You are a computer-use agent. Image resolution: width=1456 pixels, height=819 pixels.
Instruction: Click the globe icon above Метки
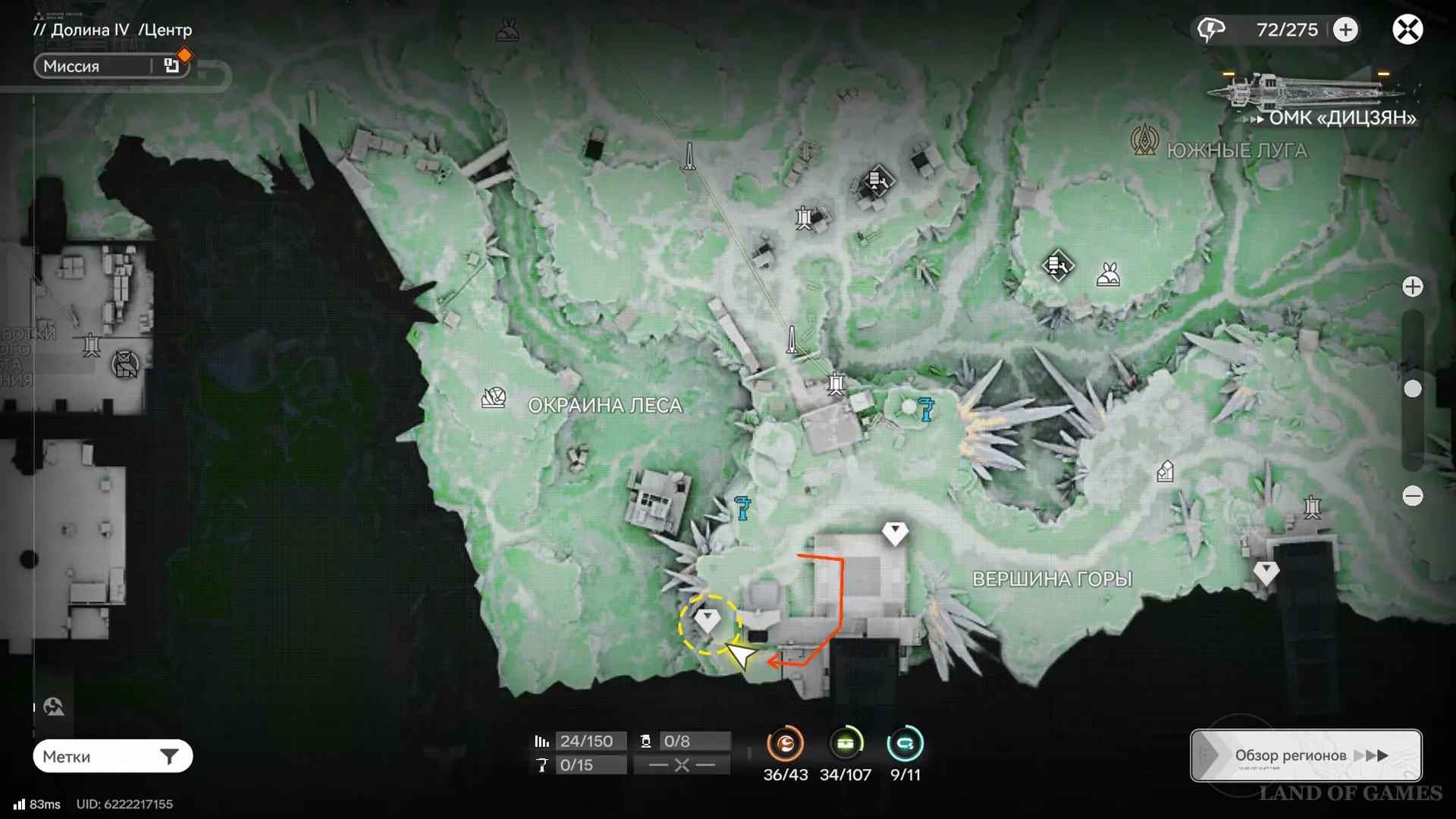[54, 708]
